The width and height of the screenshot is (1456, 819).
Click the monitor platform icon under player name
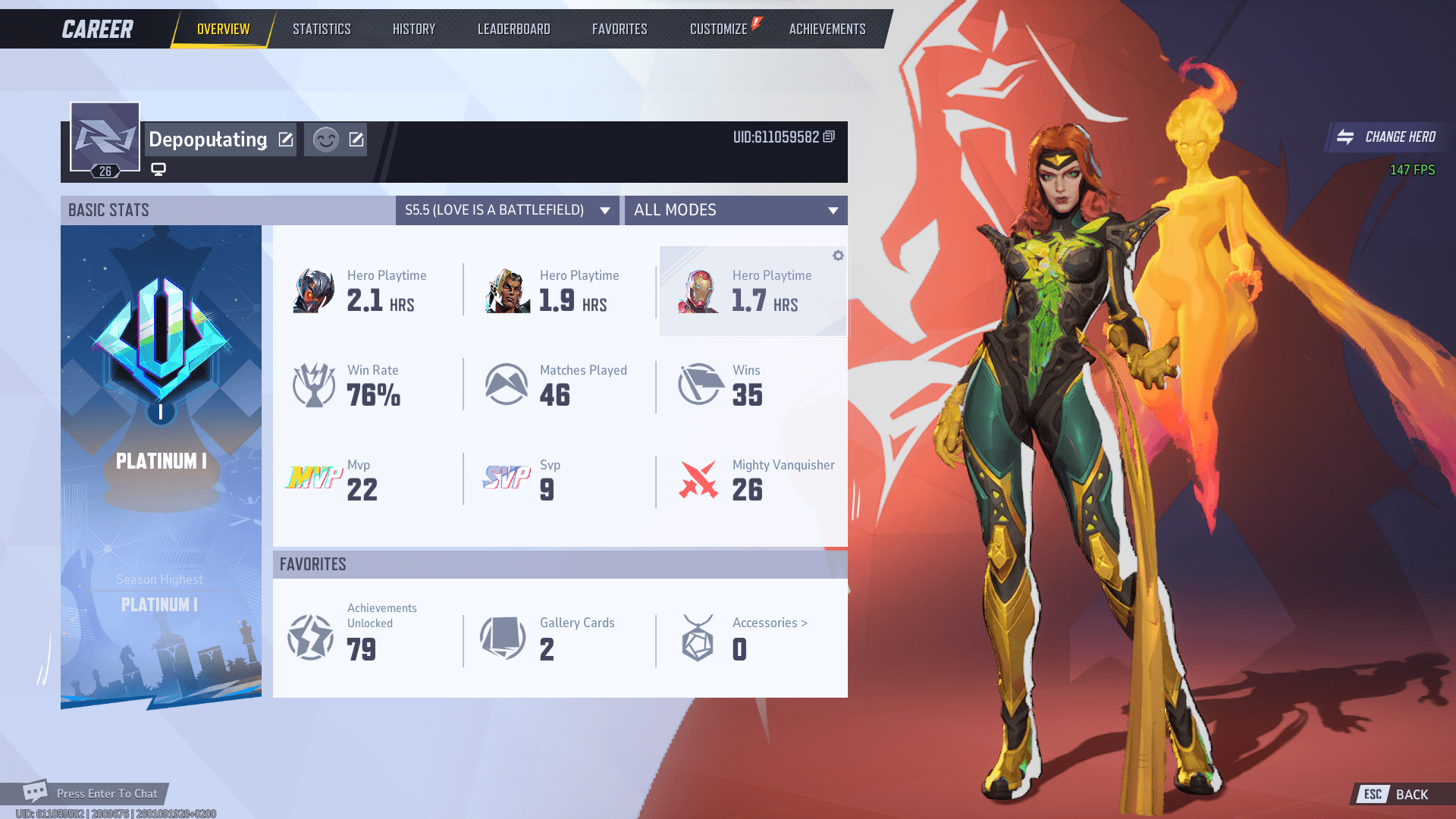tap(158, 168)
